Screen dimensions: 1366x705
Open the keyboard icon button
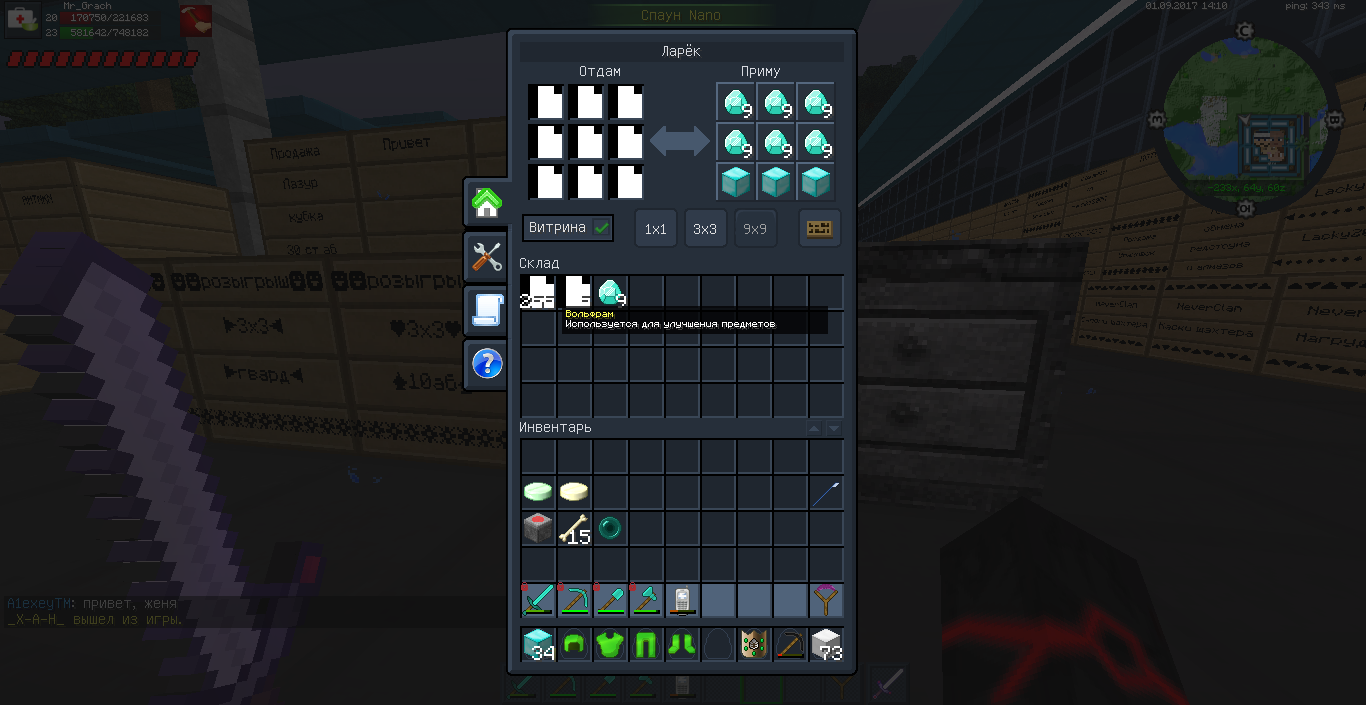[x=819, y=229]
